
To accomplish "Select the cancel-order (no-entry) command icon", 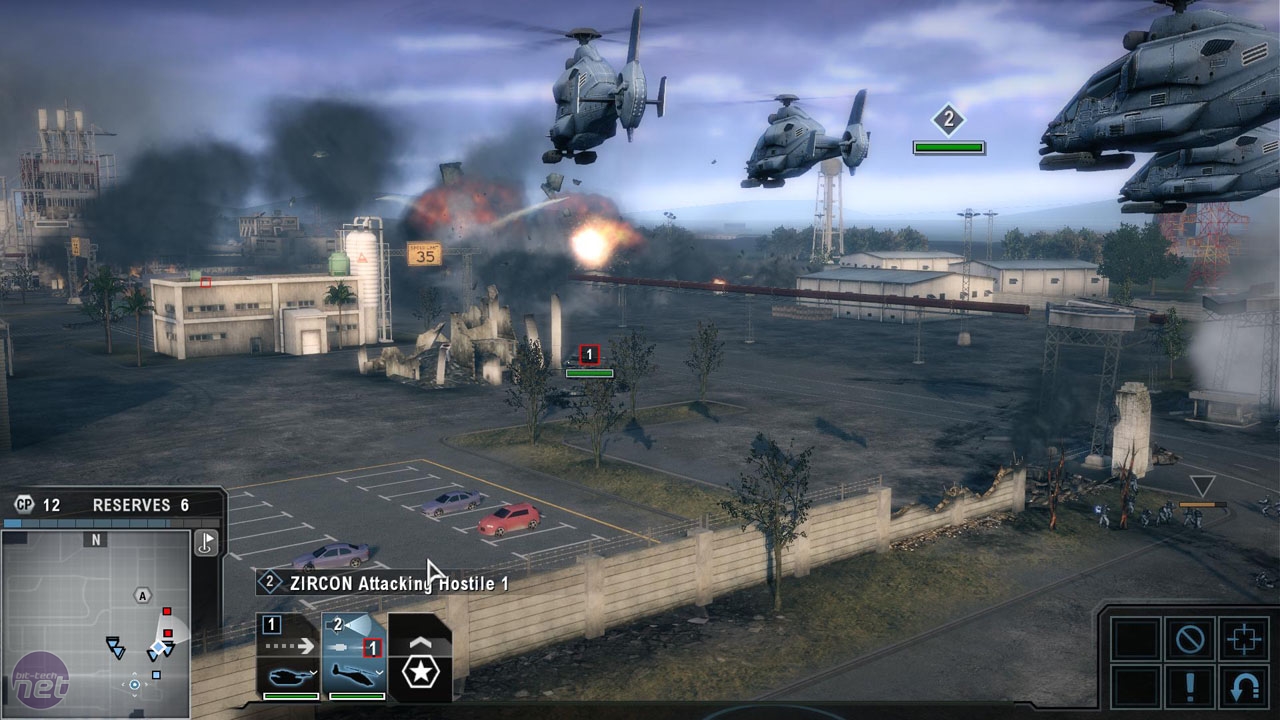I will coord(1190,638).
